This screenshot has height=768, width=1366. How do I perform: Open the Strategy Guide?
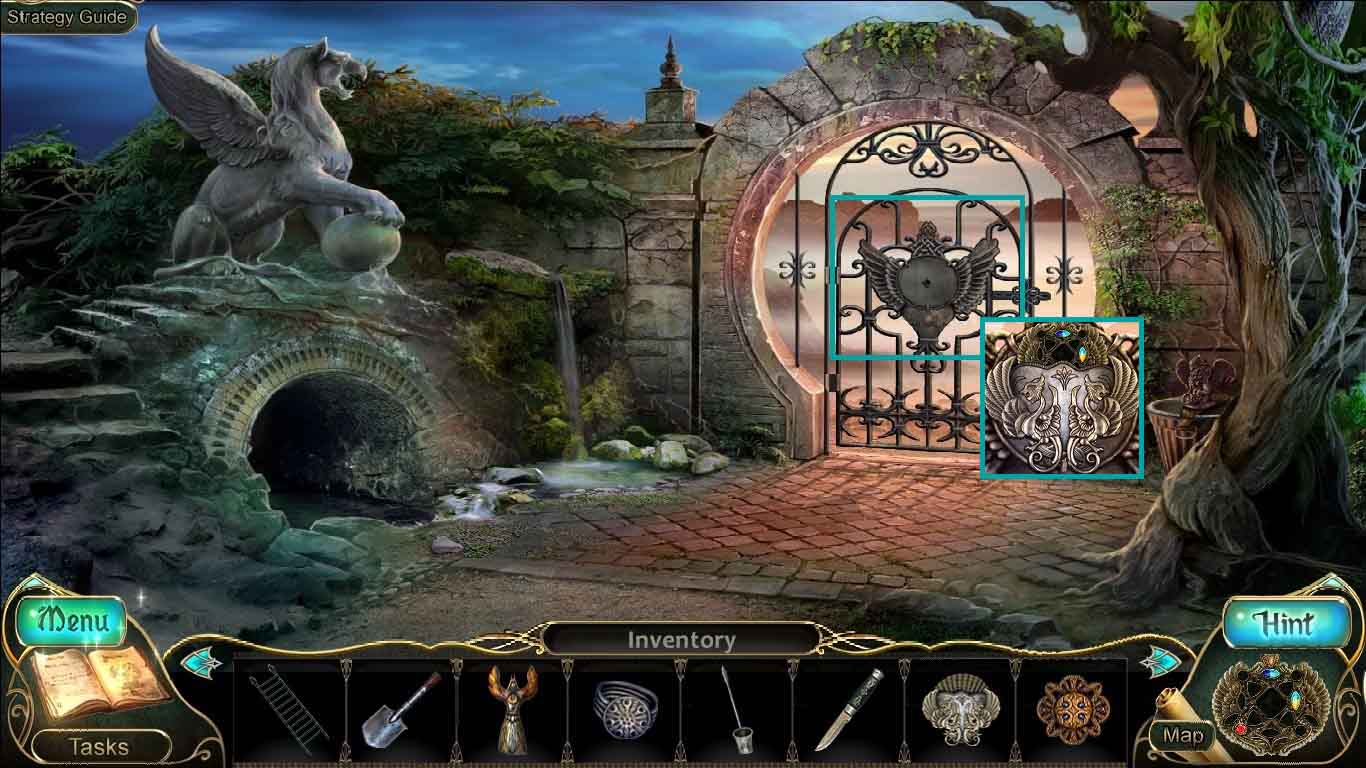pyautogui.click(x=65, y=16)
